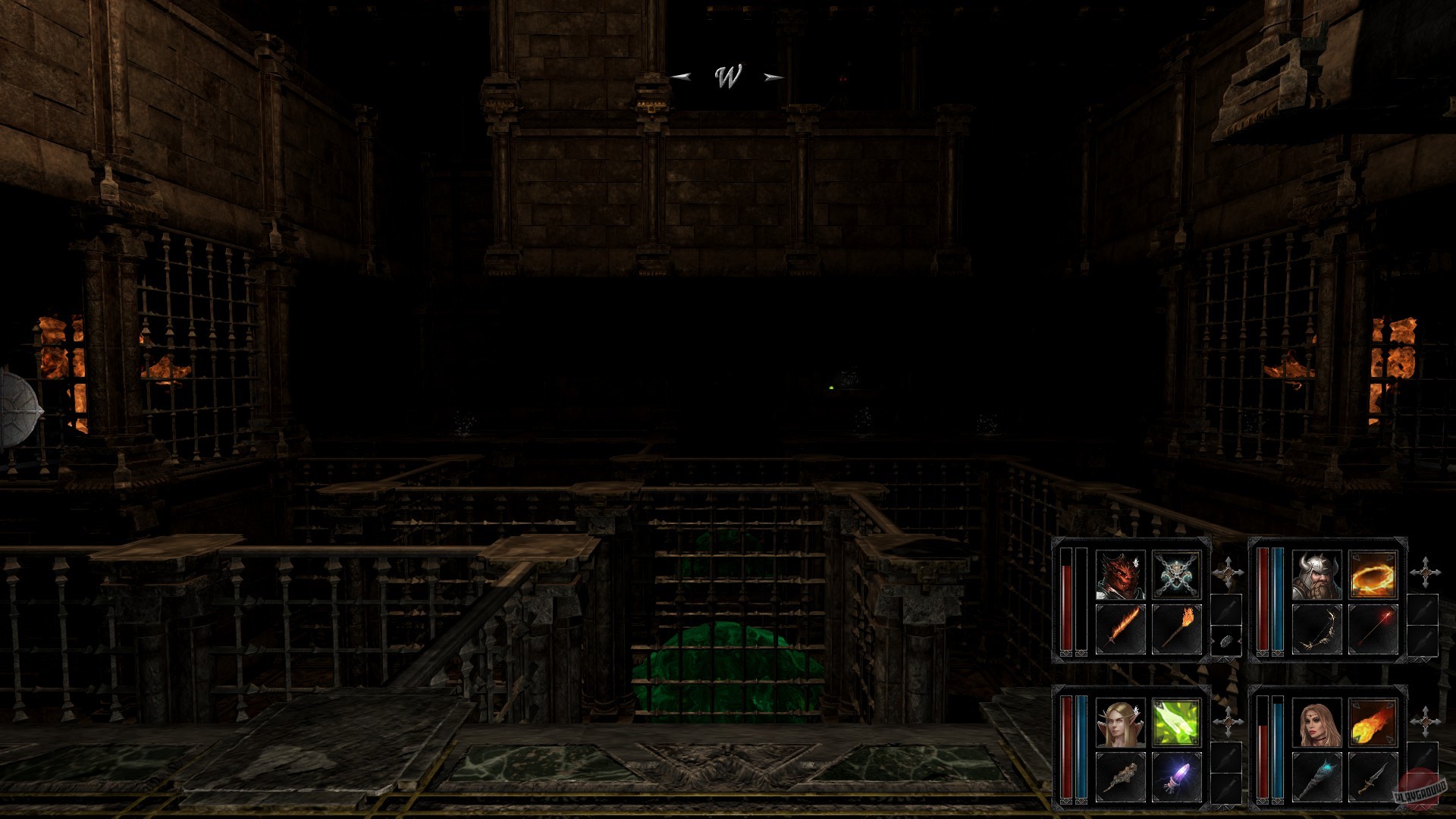
Task: Select the dragon-headed character's portrait
Action: tap(1119, 576)
